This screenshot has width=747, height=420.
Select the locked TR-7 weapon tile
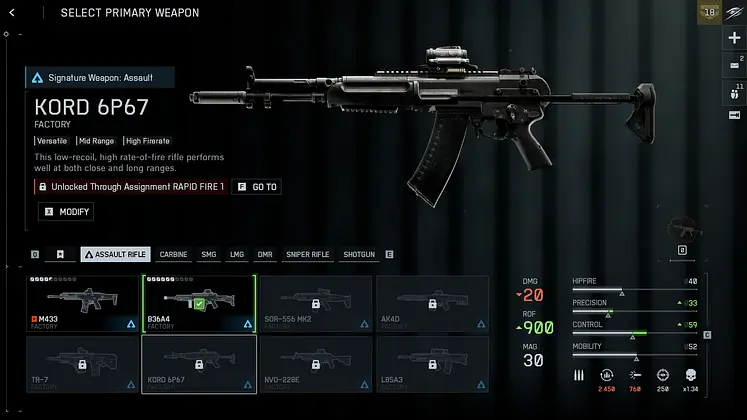tap(83, 363)
